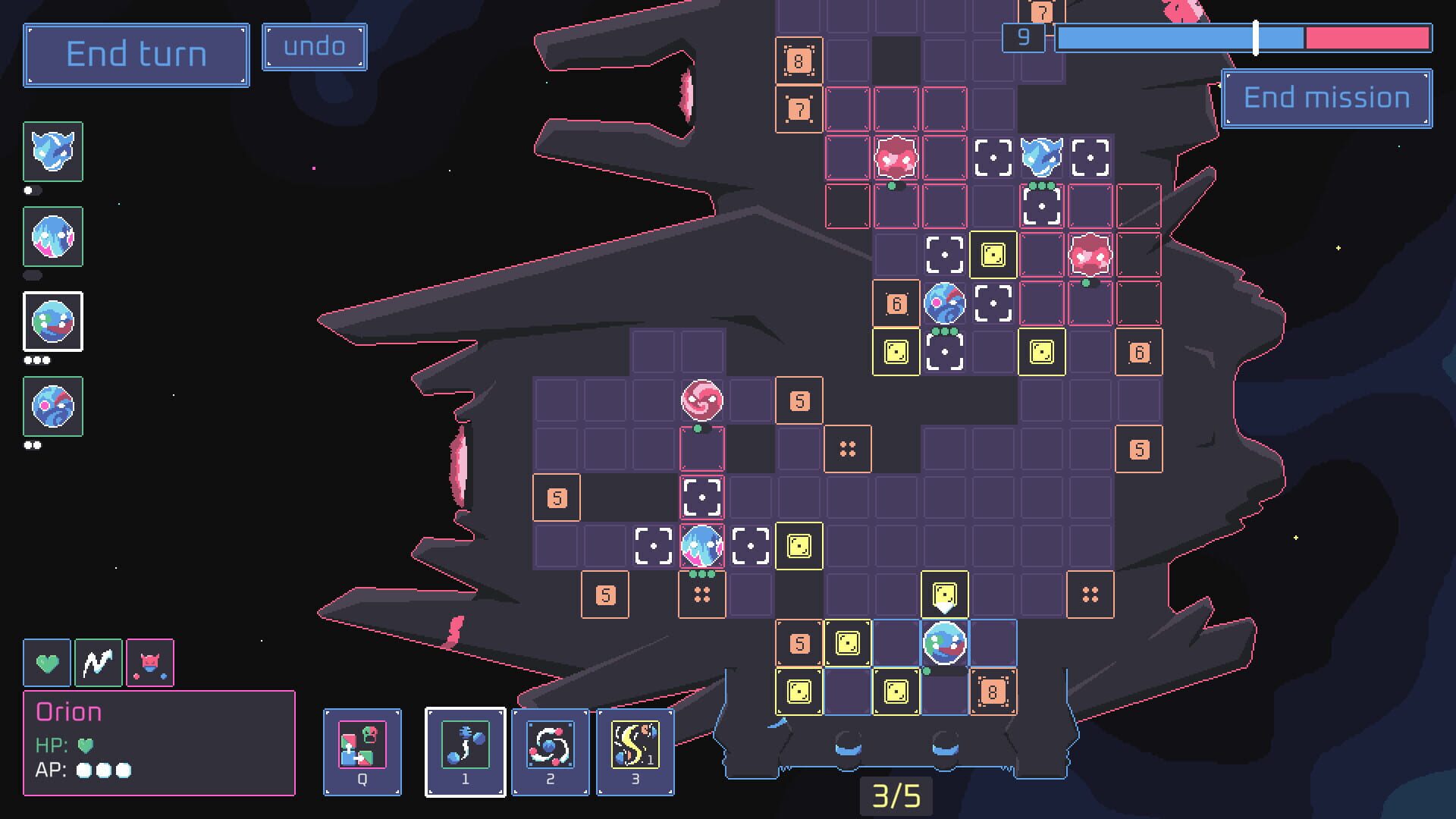Toggle the lightning indicator icon
Screen dimensions: 1456x819
click(99, 662)
